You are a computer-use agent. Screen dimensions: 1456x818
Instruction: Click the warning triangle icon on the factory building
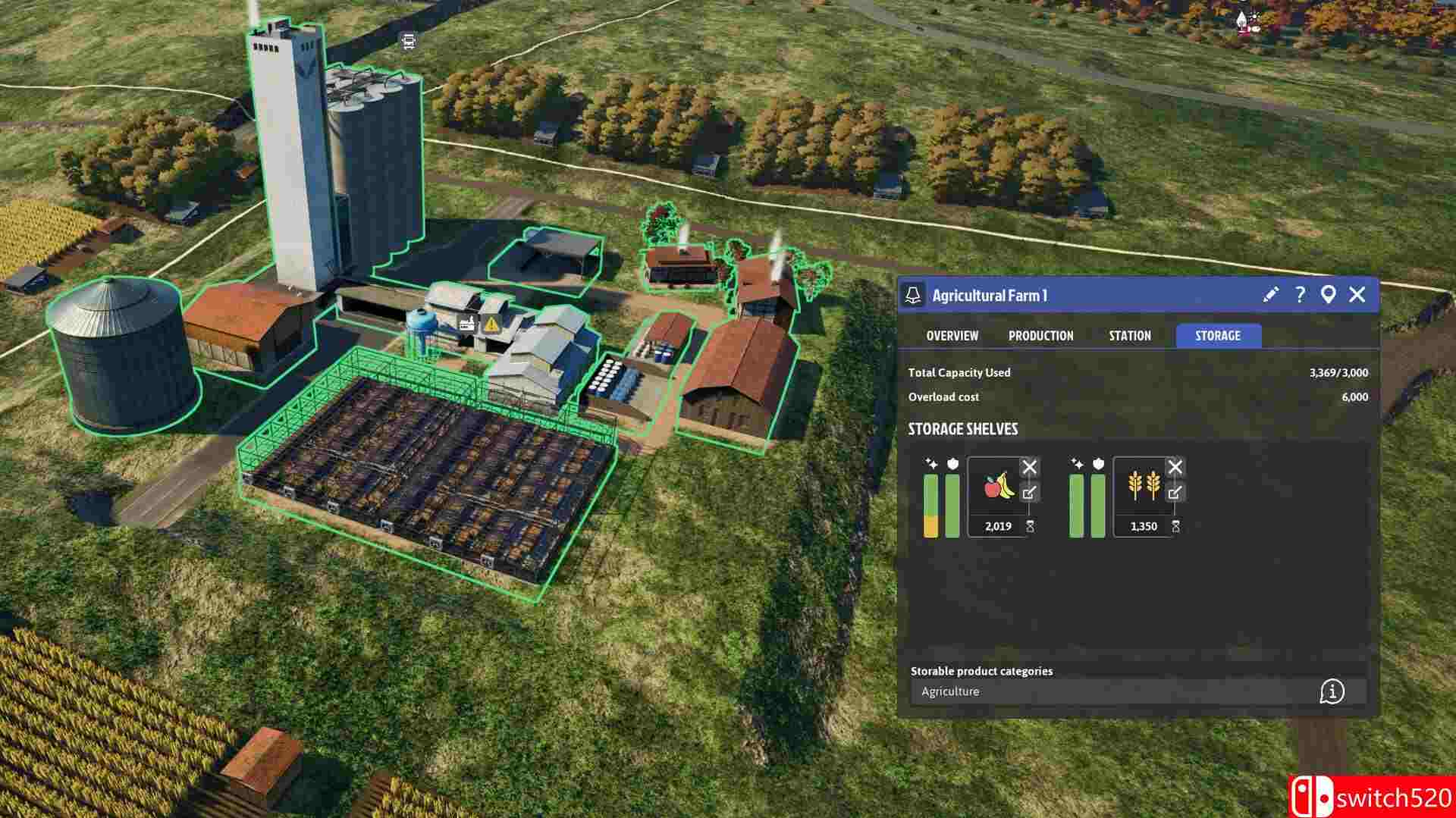493,324
